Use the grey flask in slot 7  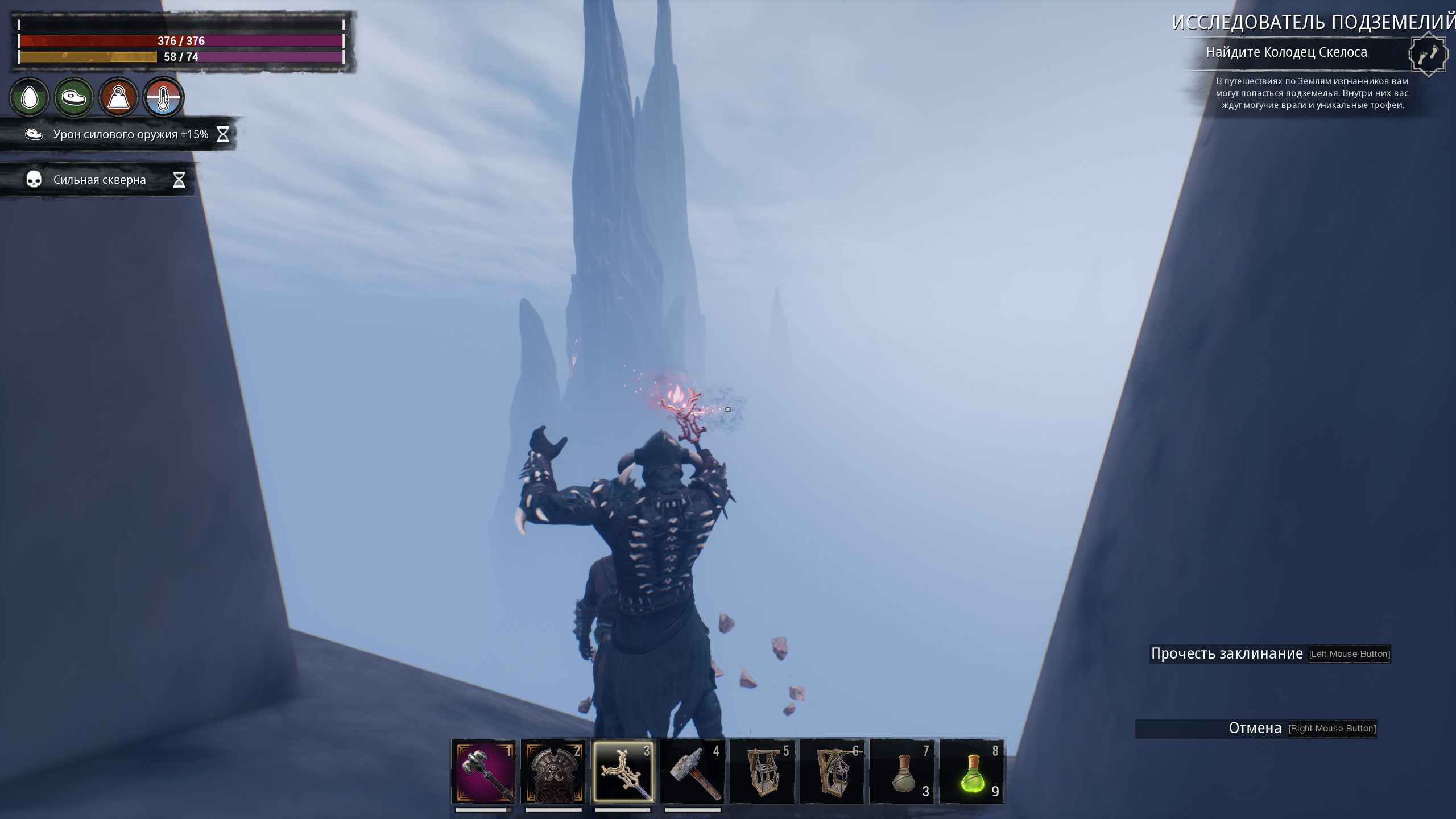[903, 771]
